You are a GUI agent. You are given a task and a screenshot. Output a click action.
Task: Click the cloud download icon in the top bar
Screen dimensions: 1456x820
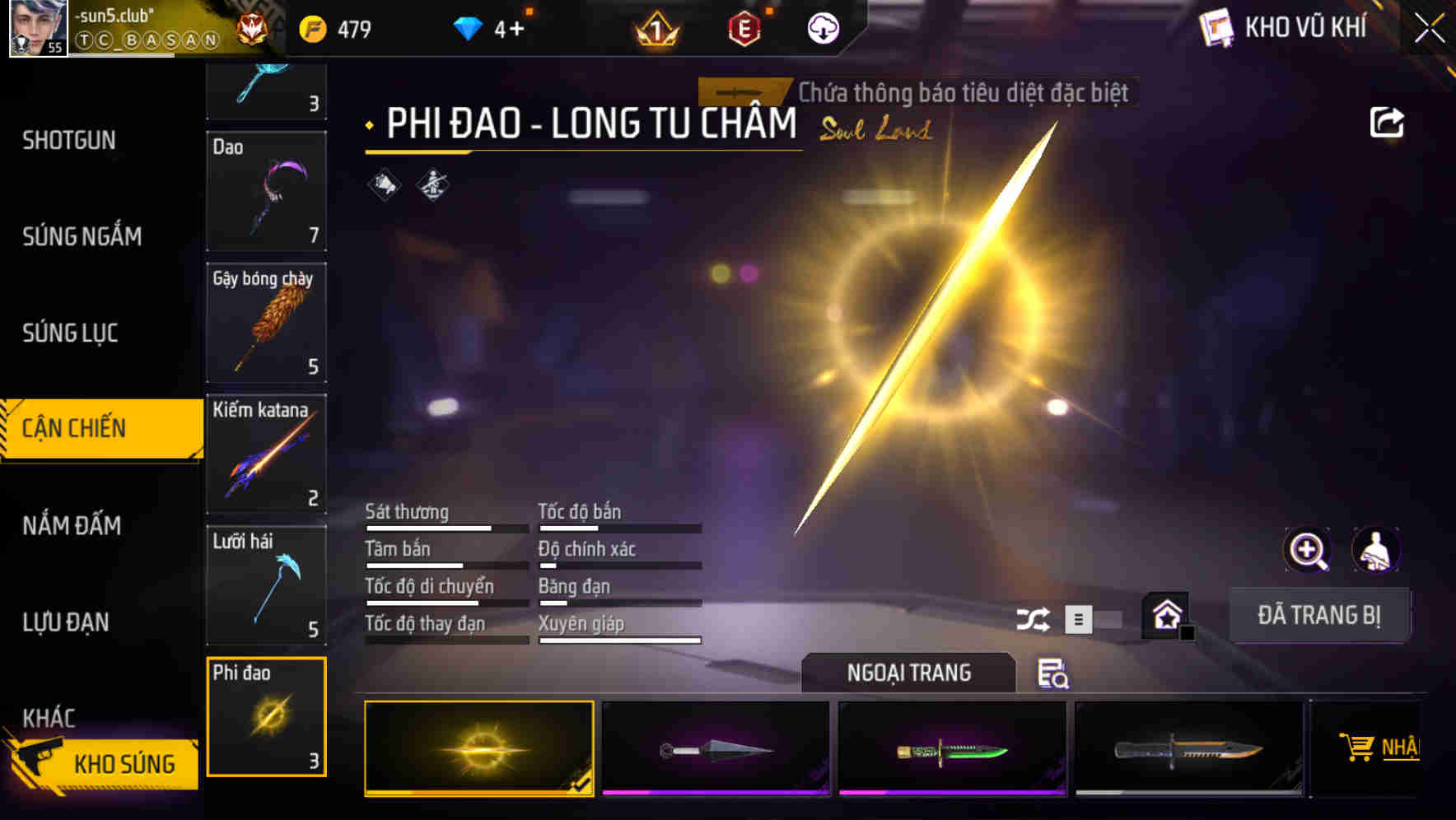(x=821, y=27)
